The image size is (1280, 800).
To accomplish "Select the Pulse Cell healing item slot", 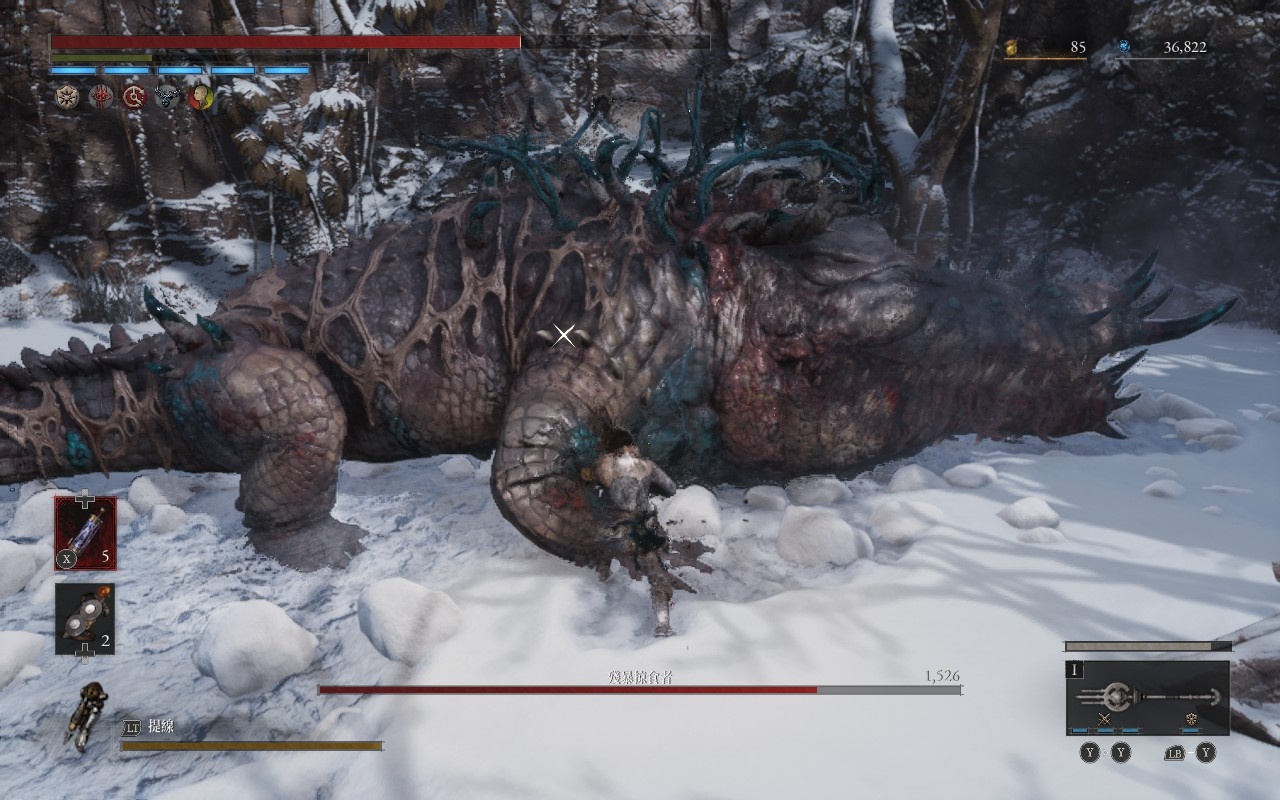I will pos(85,533).
